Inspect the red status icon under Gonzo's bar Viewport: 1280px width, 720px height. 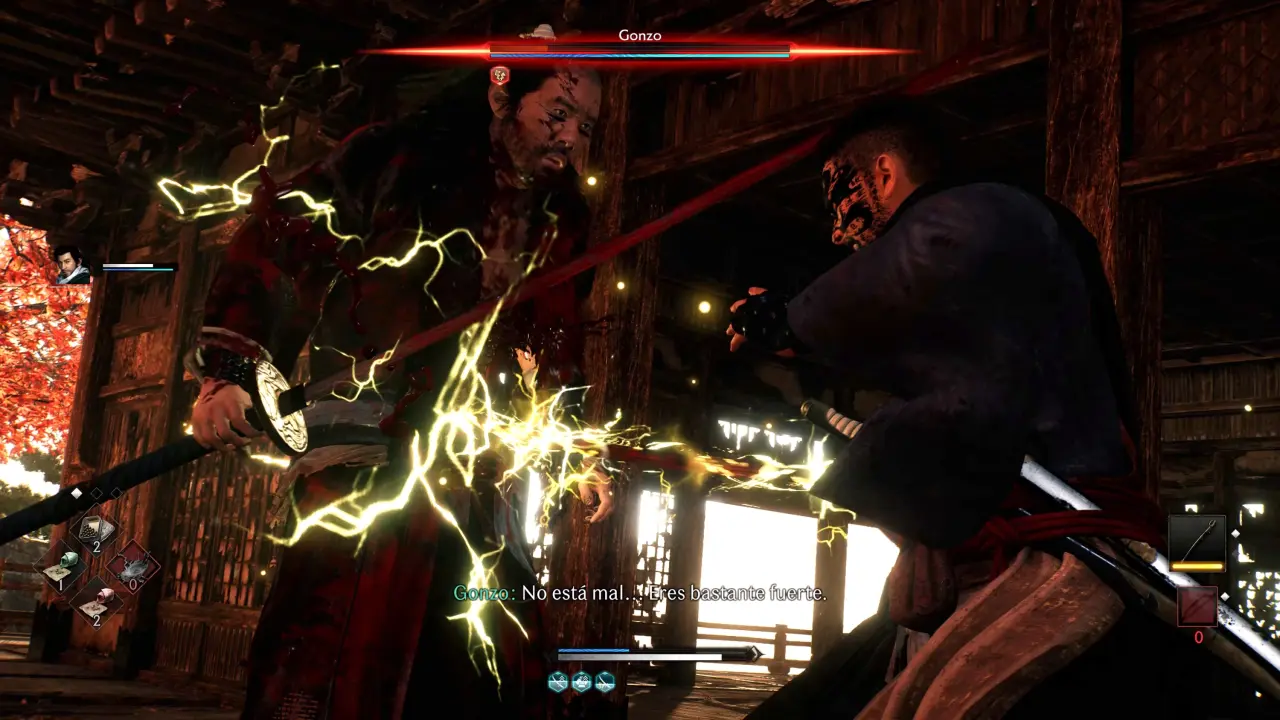[499, 74]
